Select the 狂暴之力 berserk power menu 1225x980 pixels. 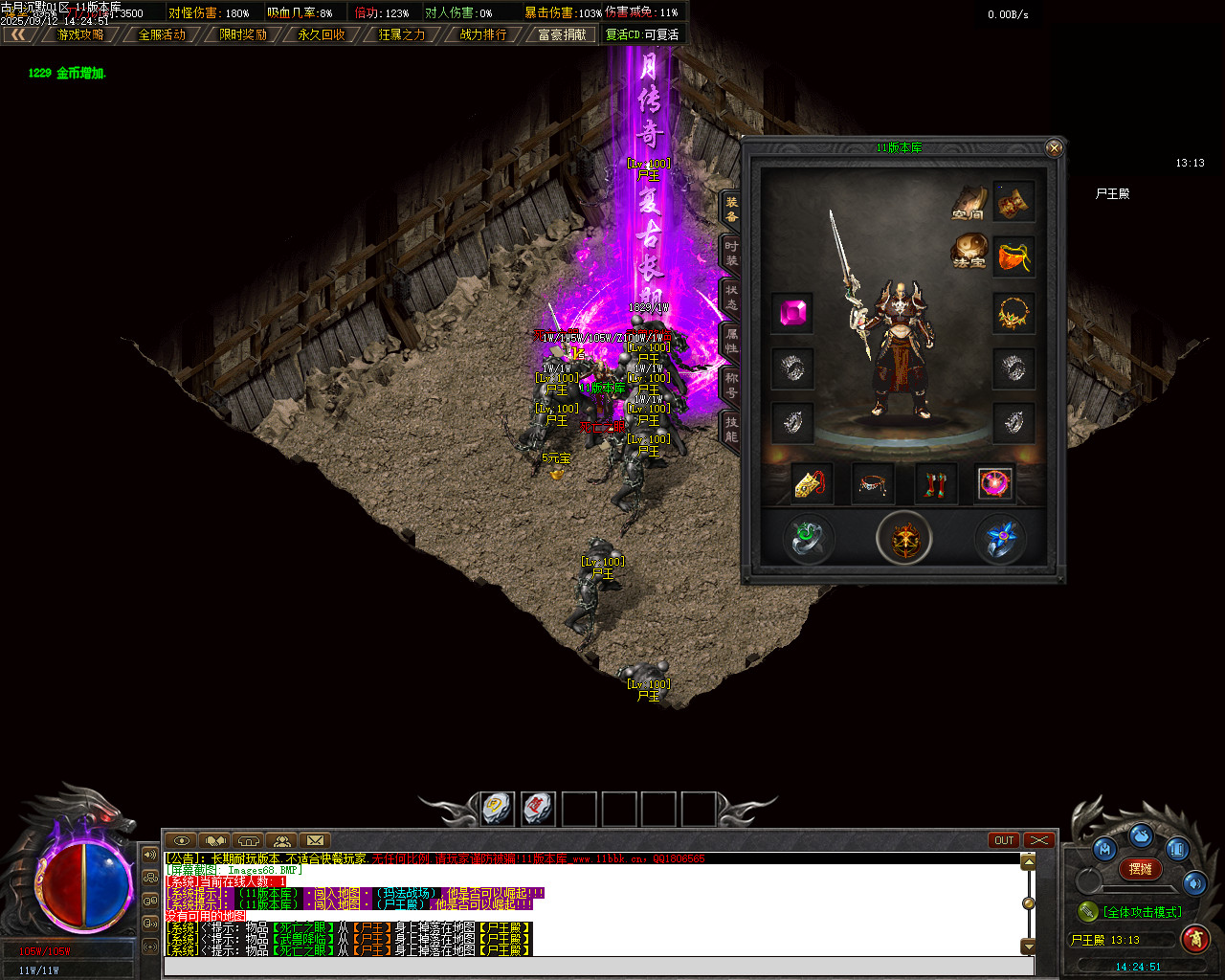point(402,34)
